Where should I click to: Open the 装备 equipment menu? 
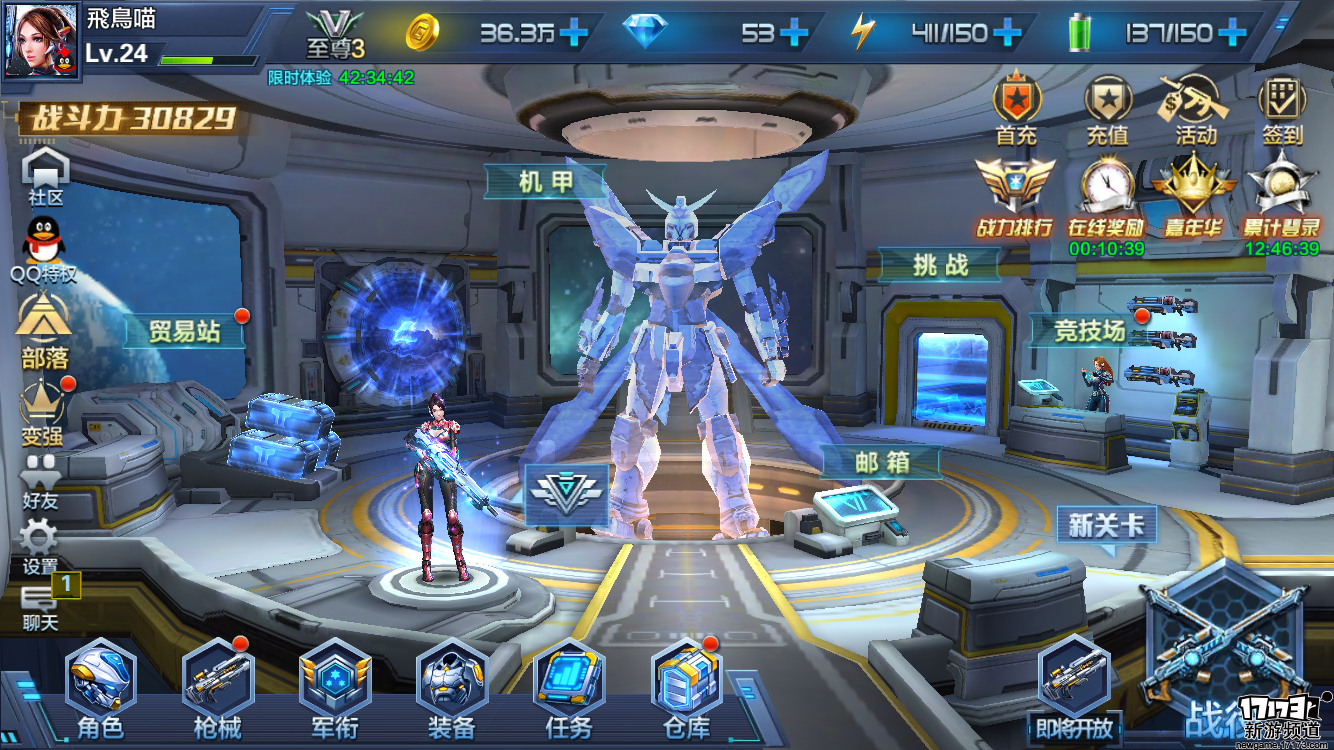452,683
